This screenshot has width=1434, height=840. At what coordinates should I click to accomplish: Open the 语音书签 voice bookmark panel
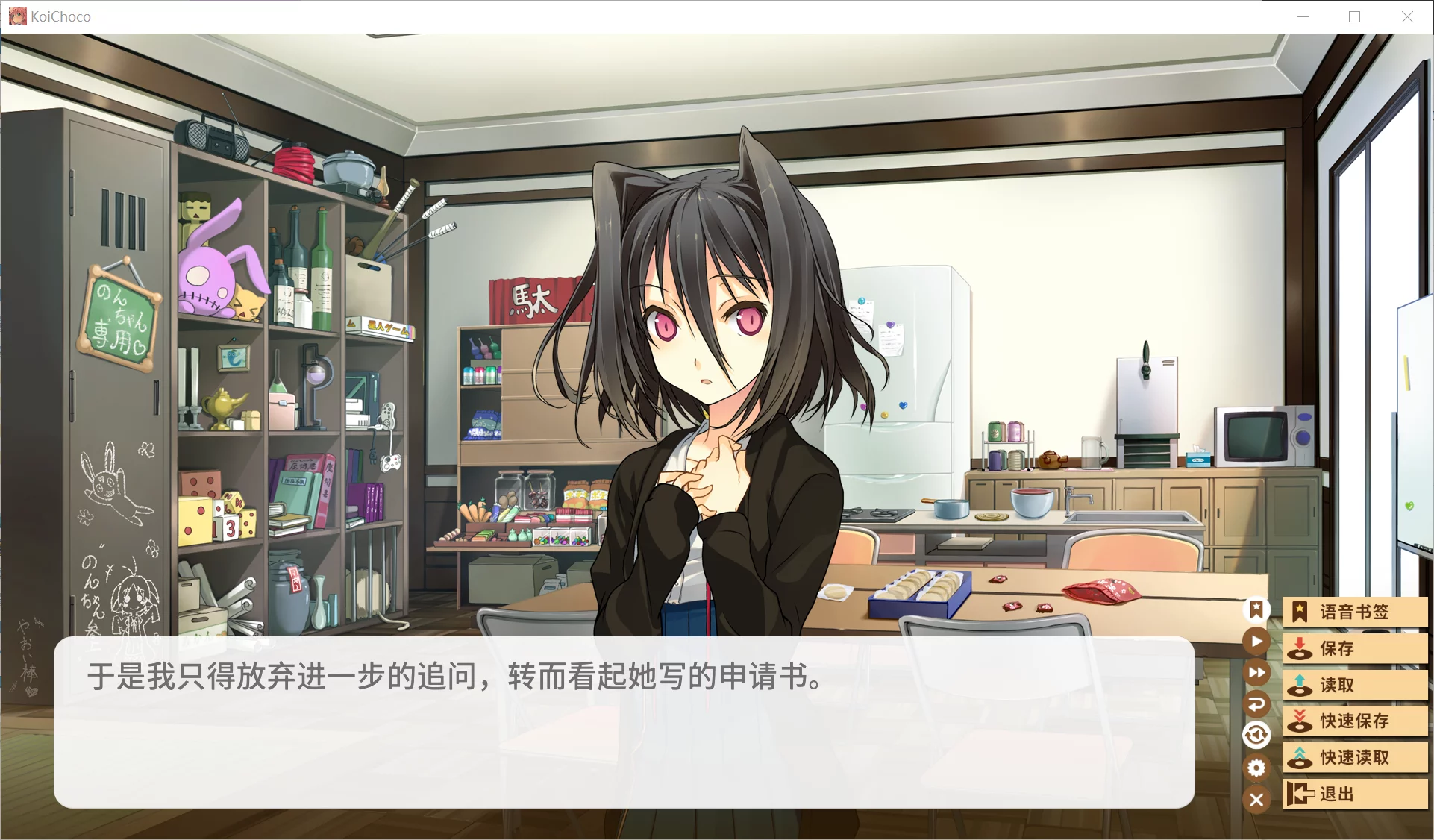tap(1354, 612)
